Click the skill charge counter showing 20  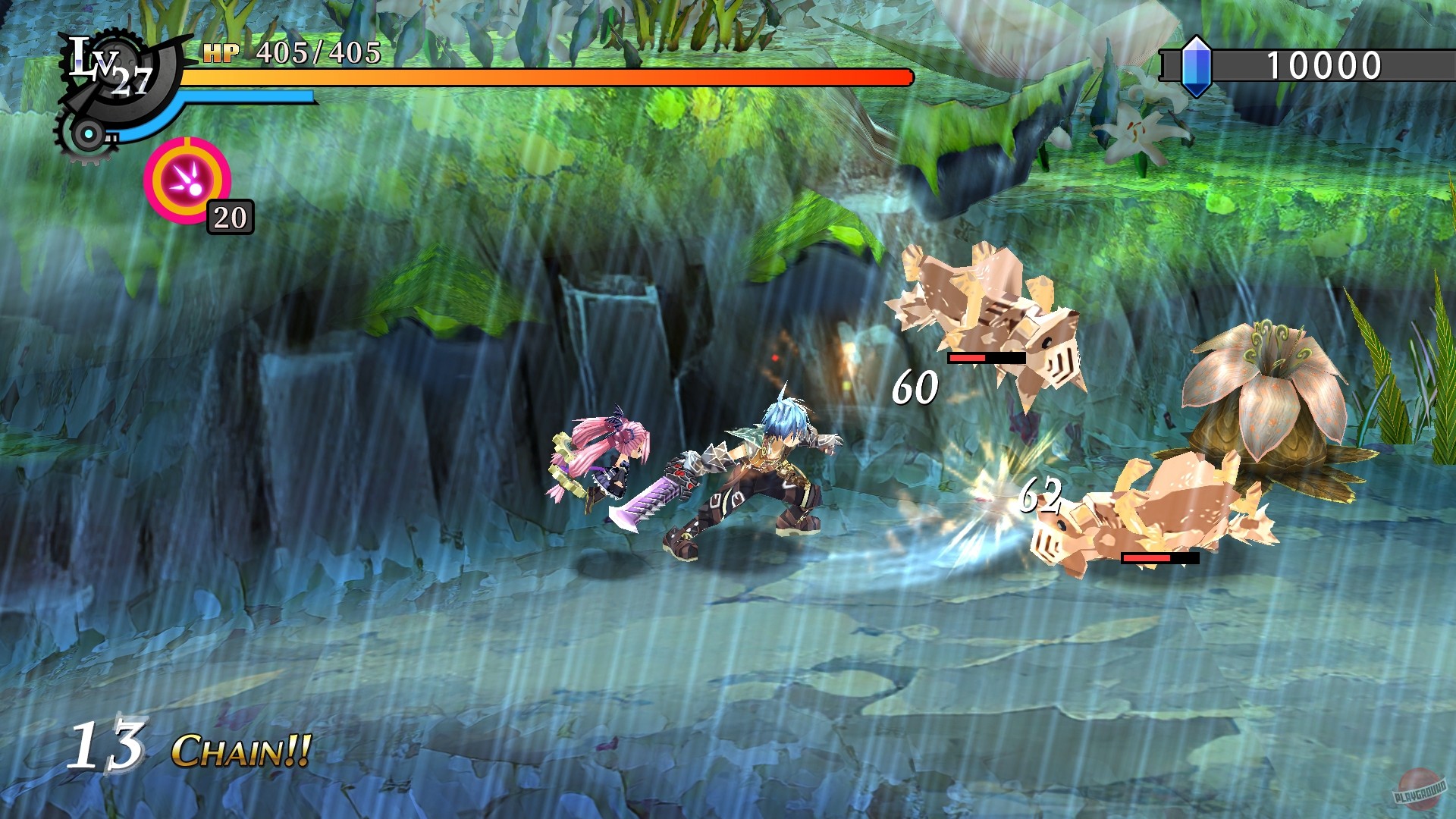pos(229,217)
